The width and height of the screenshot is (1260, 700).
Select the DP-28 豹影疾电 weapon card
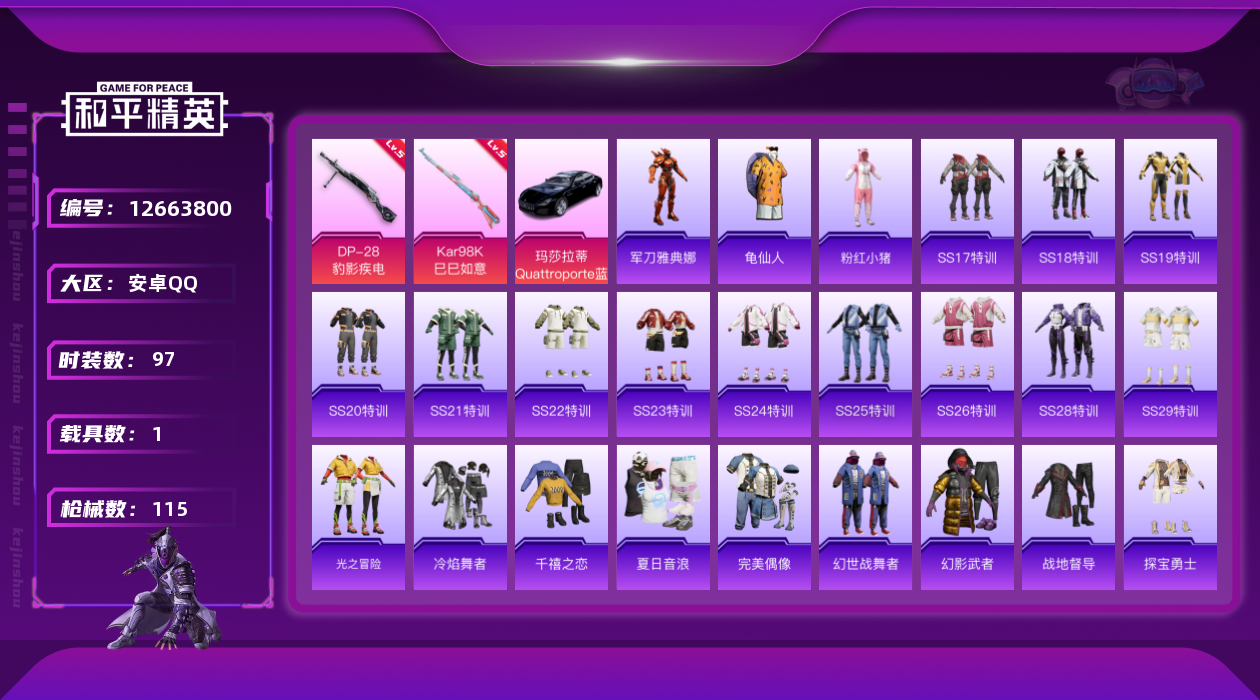point(358,211)
